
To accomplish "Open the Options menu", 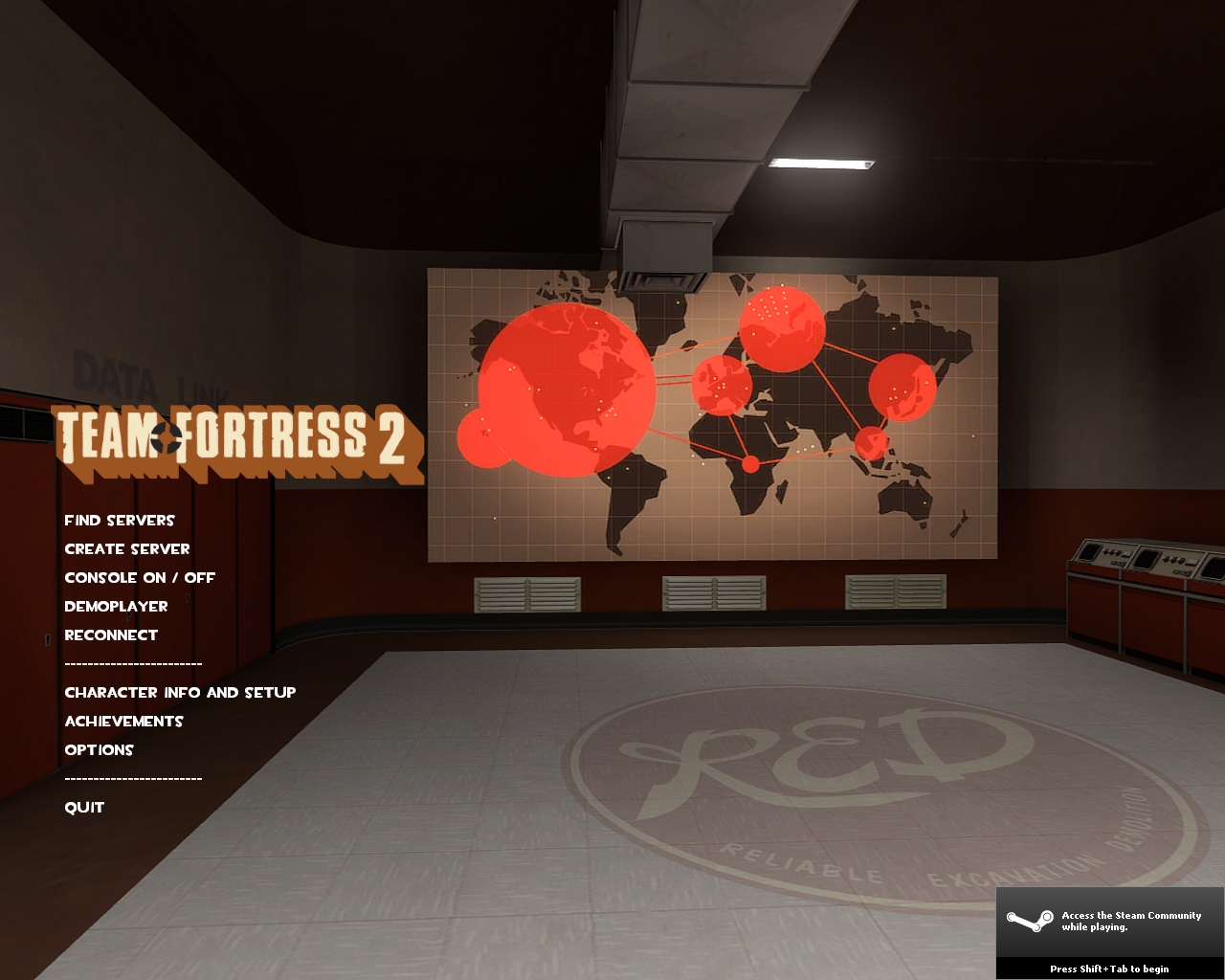I will [99, 750].
